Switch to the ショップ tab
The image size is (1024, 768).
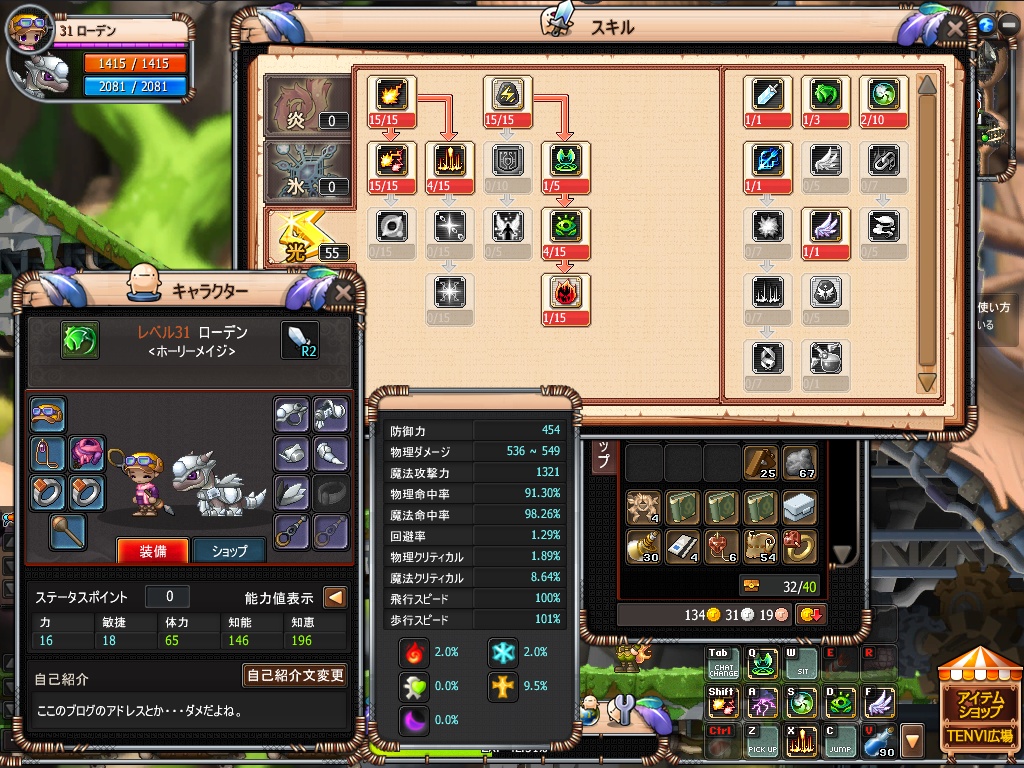229,550
